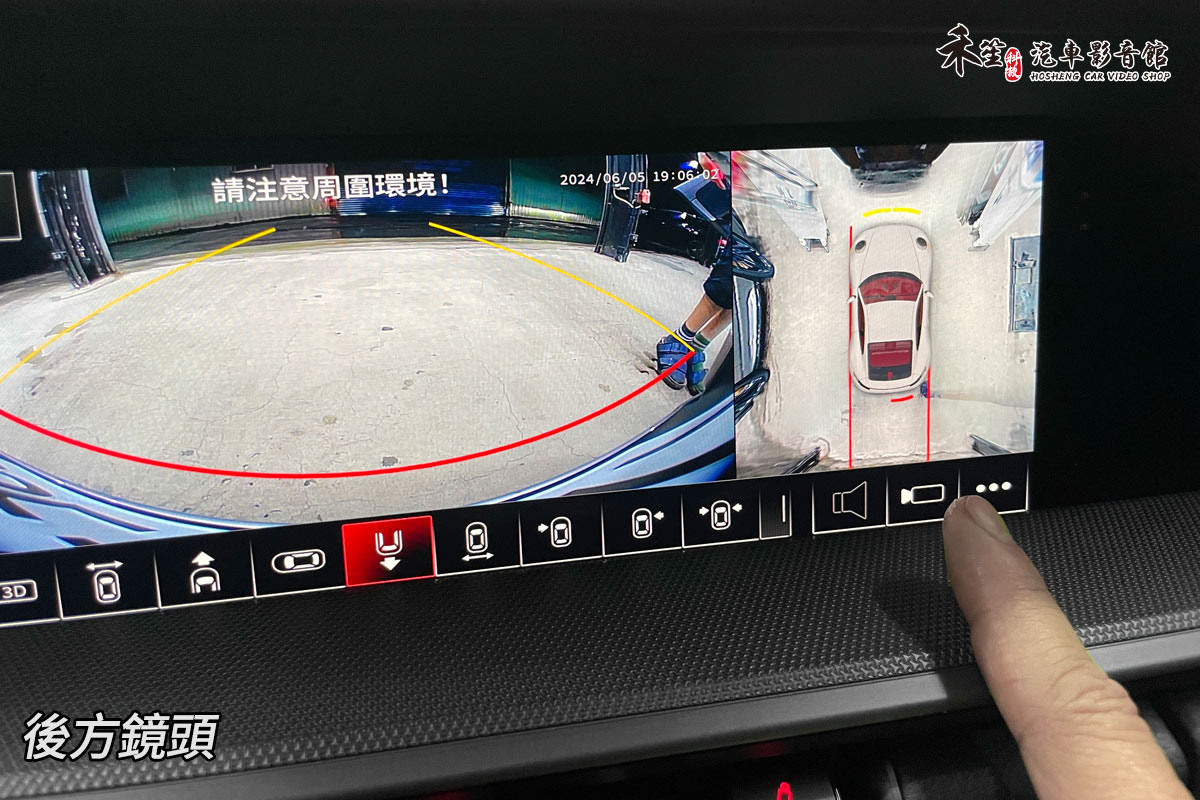
Task: Show both side camera views
Action: pos(719,513)
